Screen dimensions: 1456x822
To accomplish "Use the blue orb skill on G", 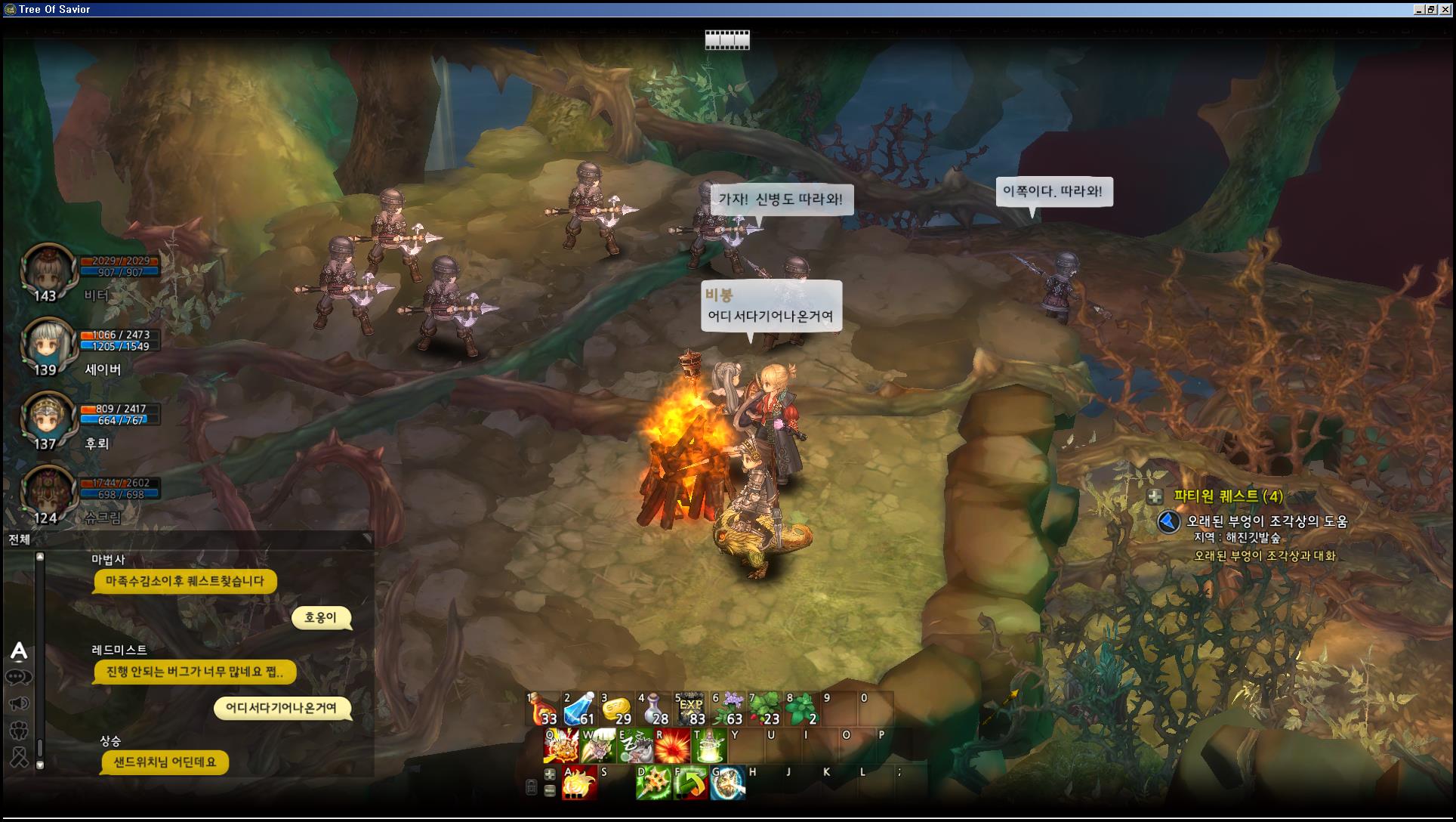I will [727, 783].
